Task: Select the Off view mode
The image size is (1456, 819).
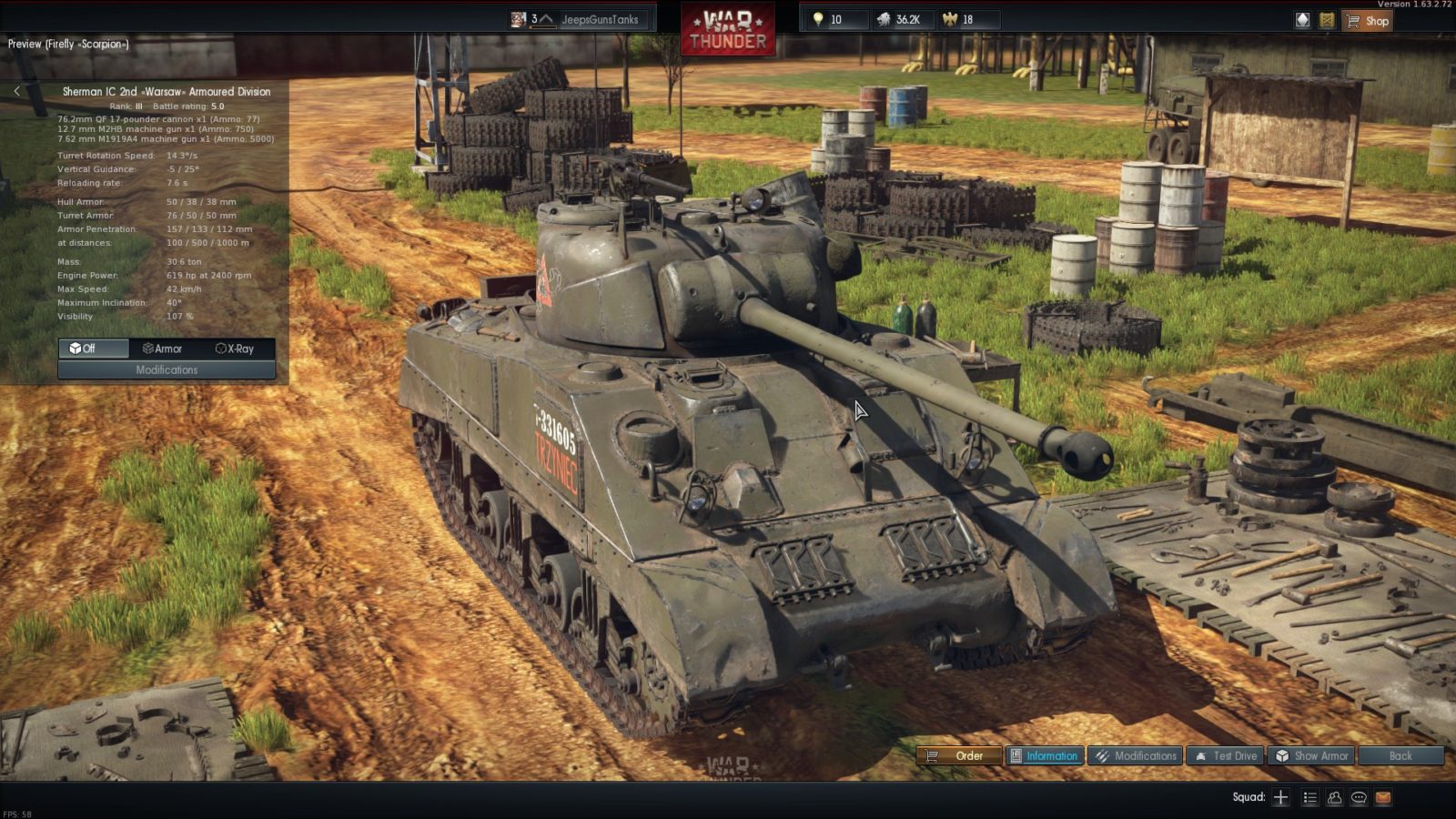Action: tap(93, 349)
